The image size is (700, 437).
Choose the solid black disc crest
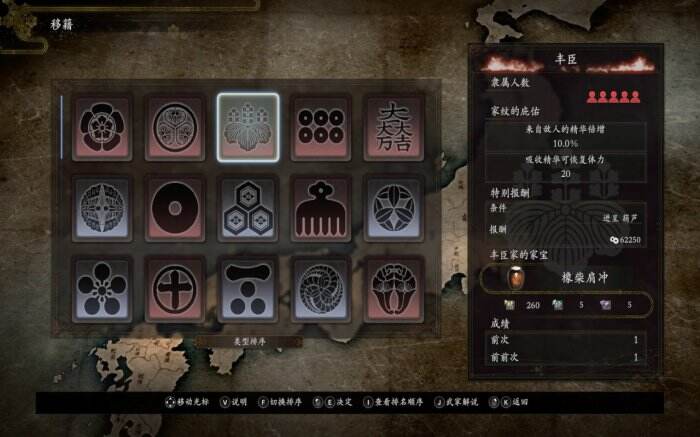[176, 208]
